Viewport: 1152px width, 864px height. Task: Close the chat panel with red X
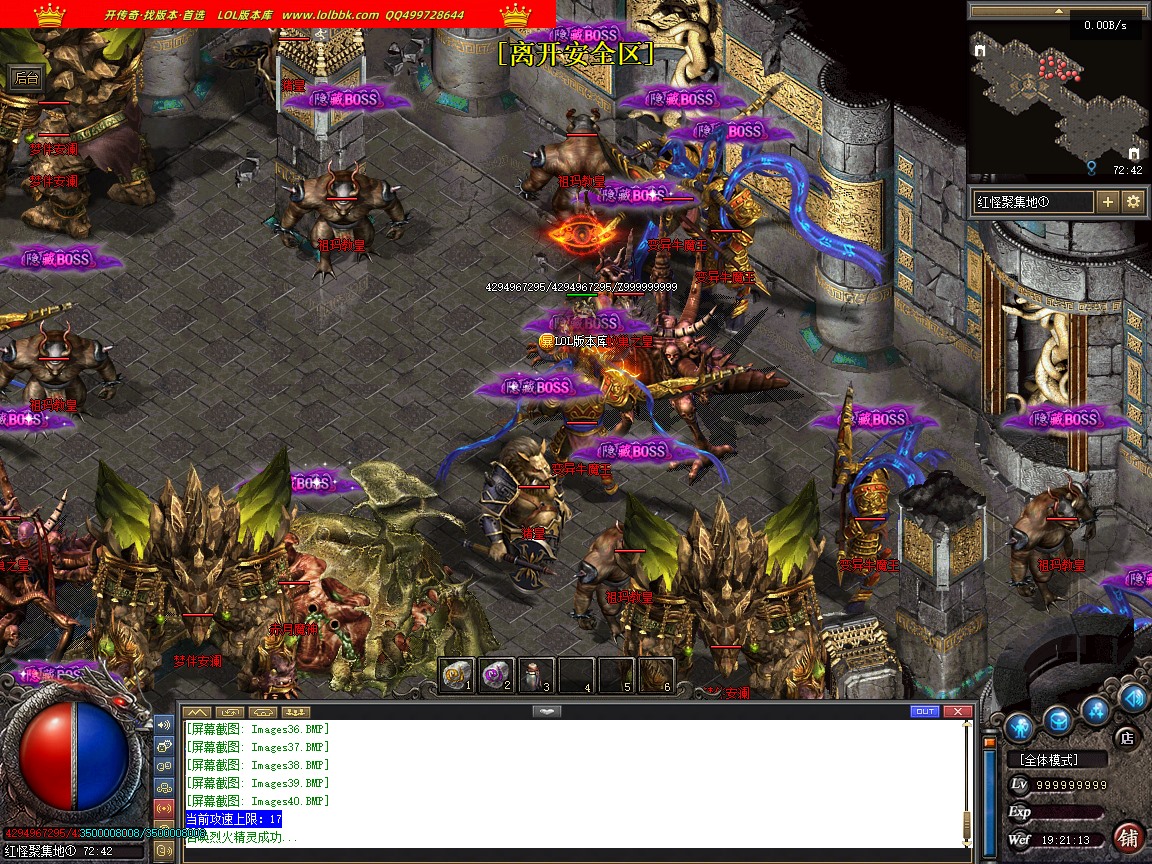[x=958, y=711]
